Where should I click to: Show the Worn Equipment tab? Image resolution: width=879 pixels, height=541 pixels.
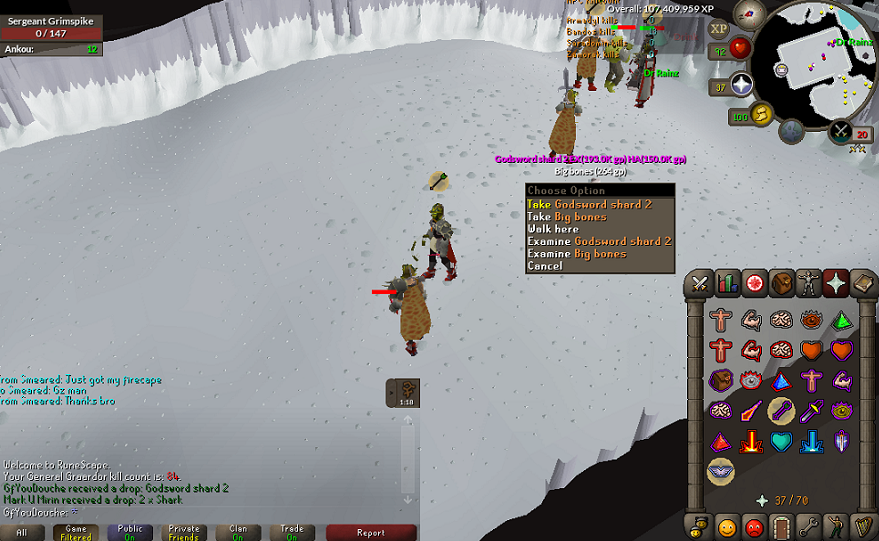click(x=808, y=283)
